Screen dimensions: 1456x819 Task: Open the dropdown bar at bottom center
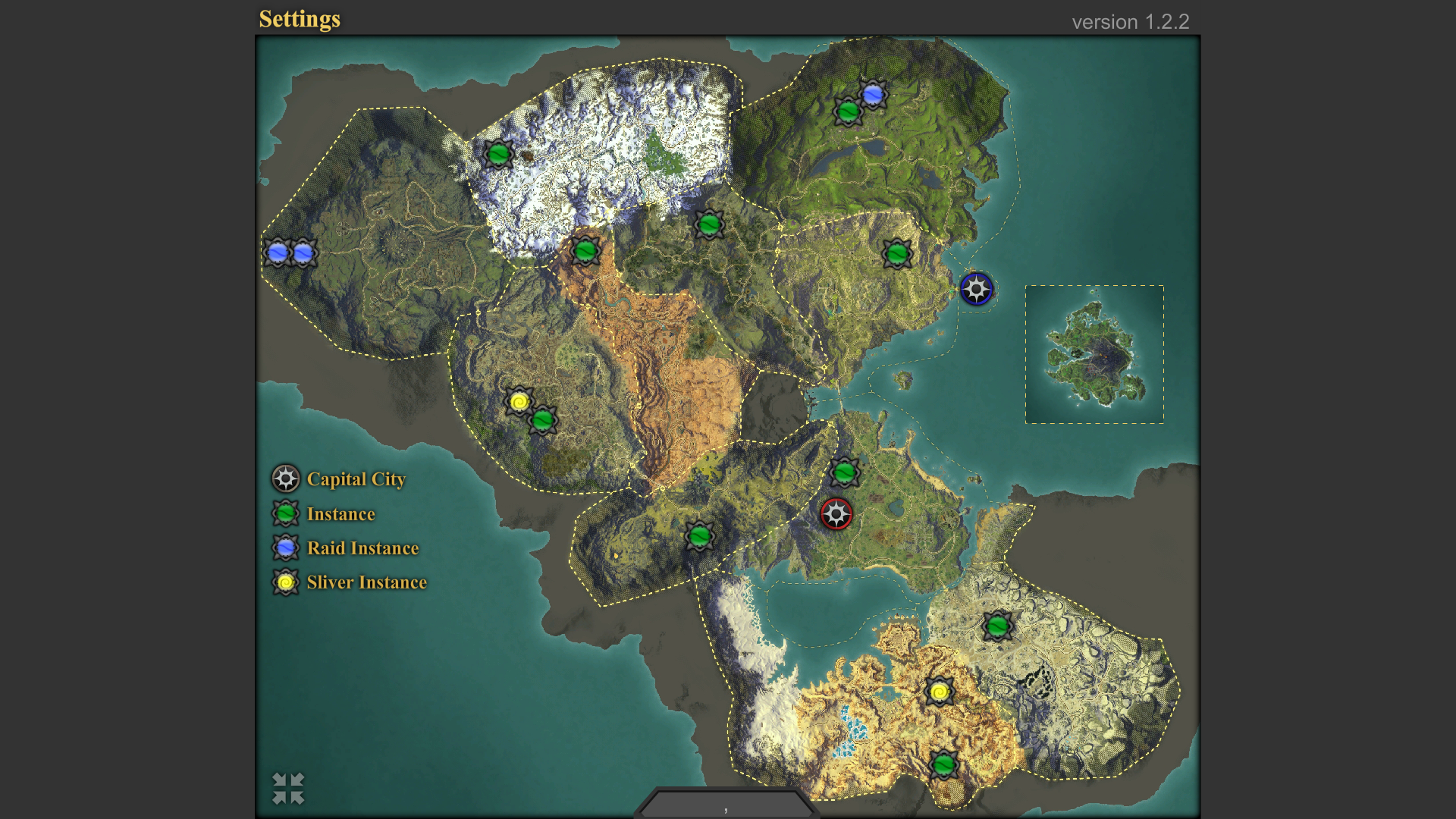(x=724, y=806)
